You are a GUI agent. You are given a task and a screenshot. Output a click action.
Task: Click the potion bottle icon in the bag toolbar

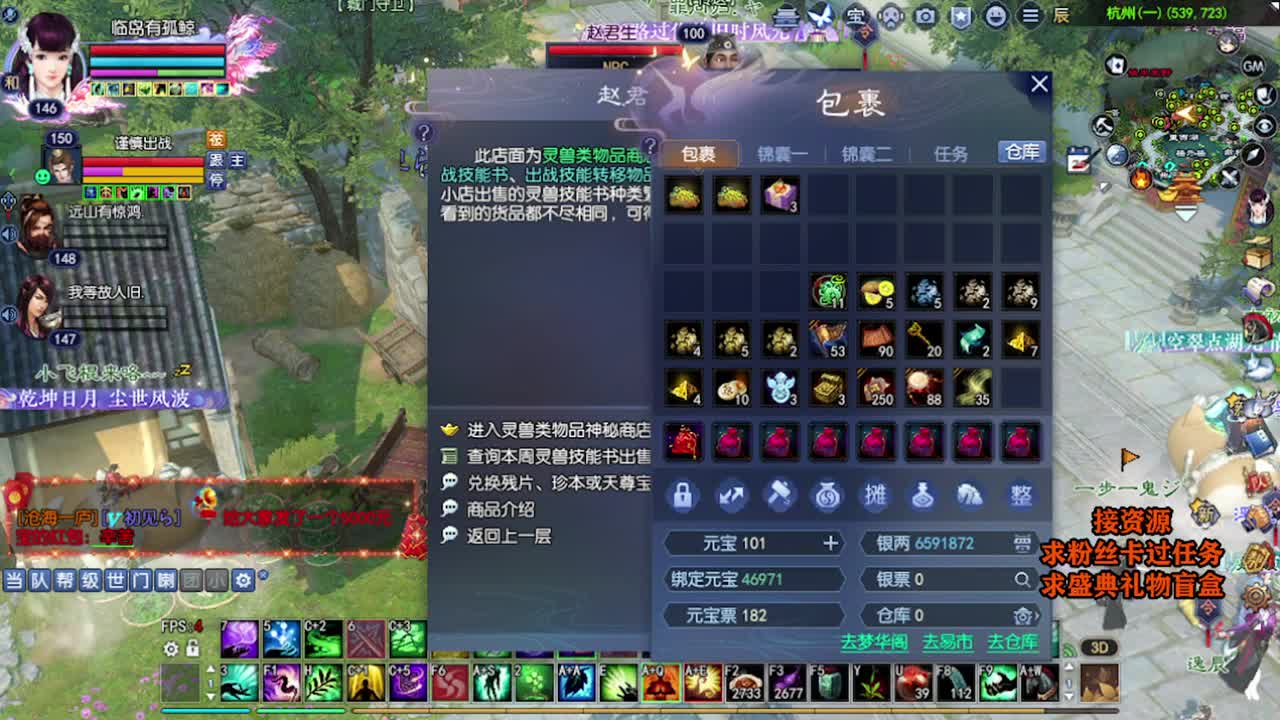[x=925, y=495]
